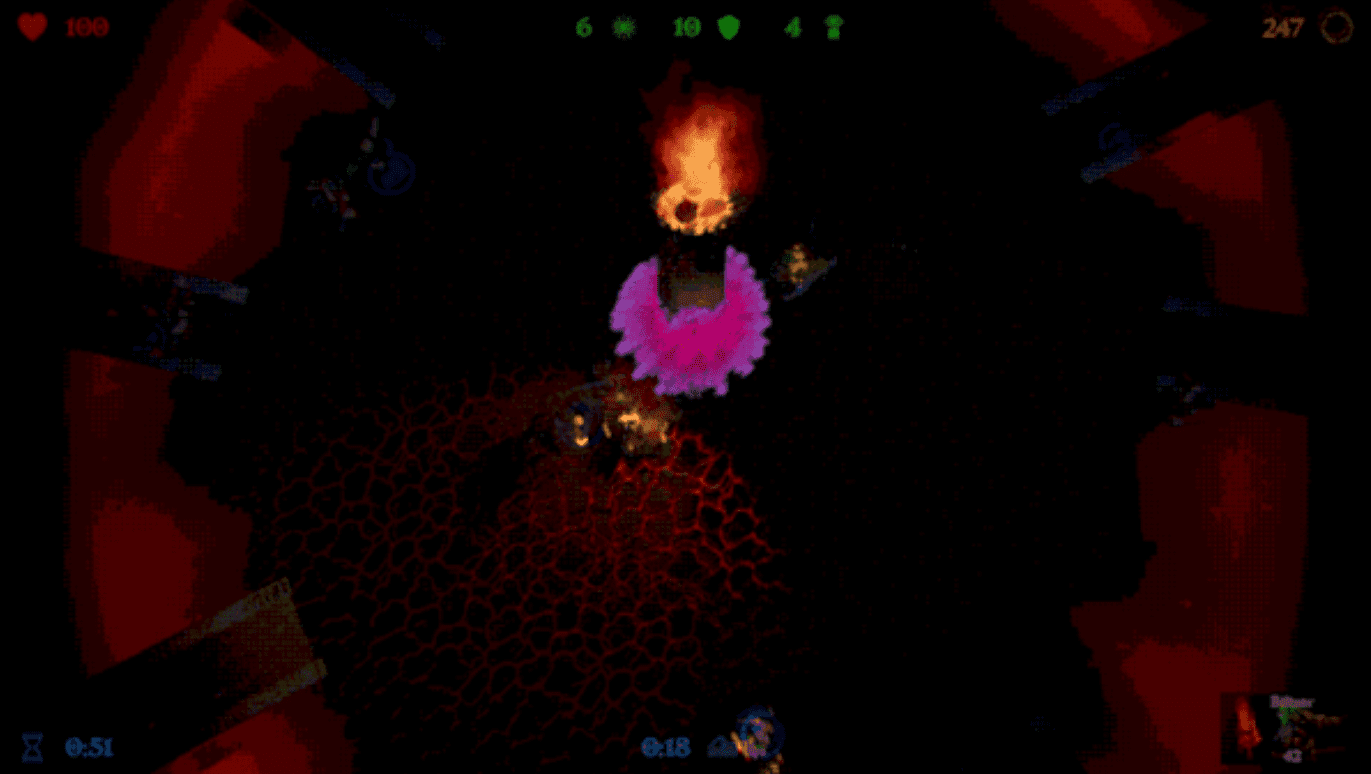Click the blue hourglass timer icon
This screenshot has height=774, width=1371.
34,746
